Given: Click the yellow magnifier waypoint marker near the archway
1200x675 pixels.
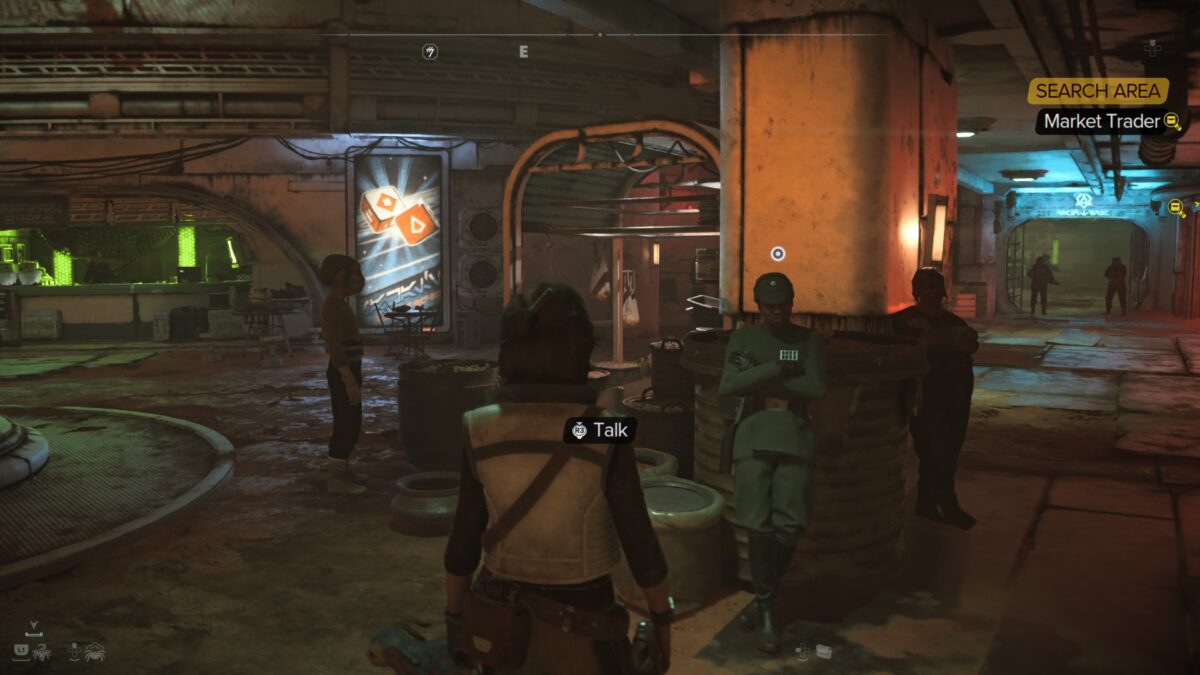Looking at the screenshot, I should pyautogui.click(x=1177, y=208).
